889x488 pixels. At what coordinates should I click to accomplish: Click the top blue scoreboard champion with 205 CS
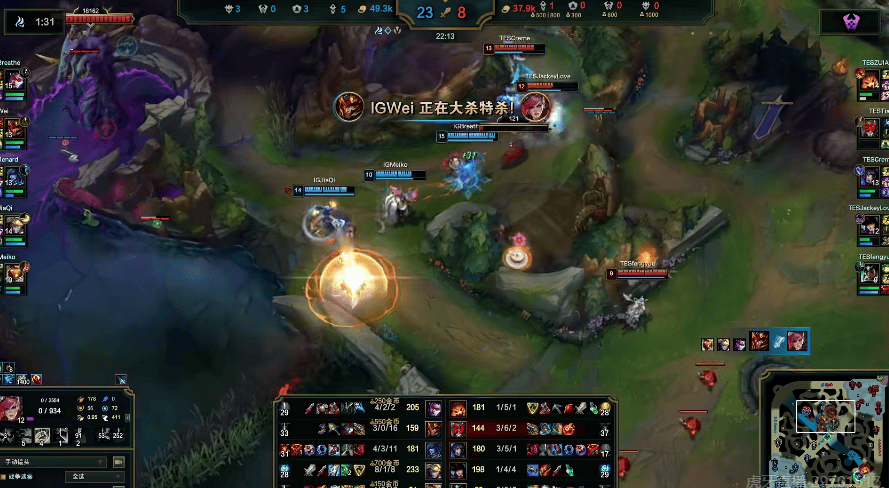(x=435, y=409)
